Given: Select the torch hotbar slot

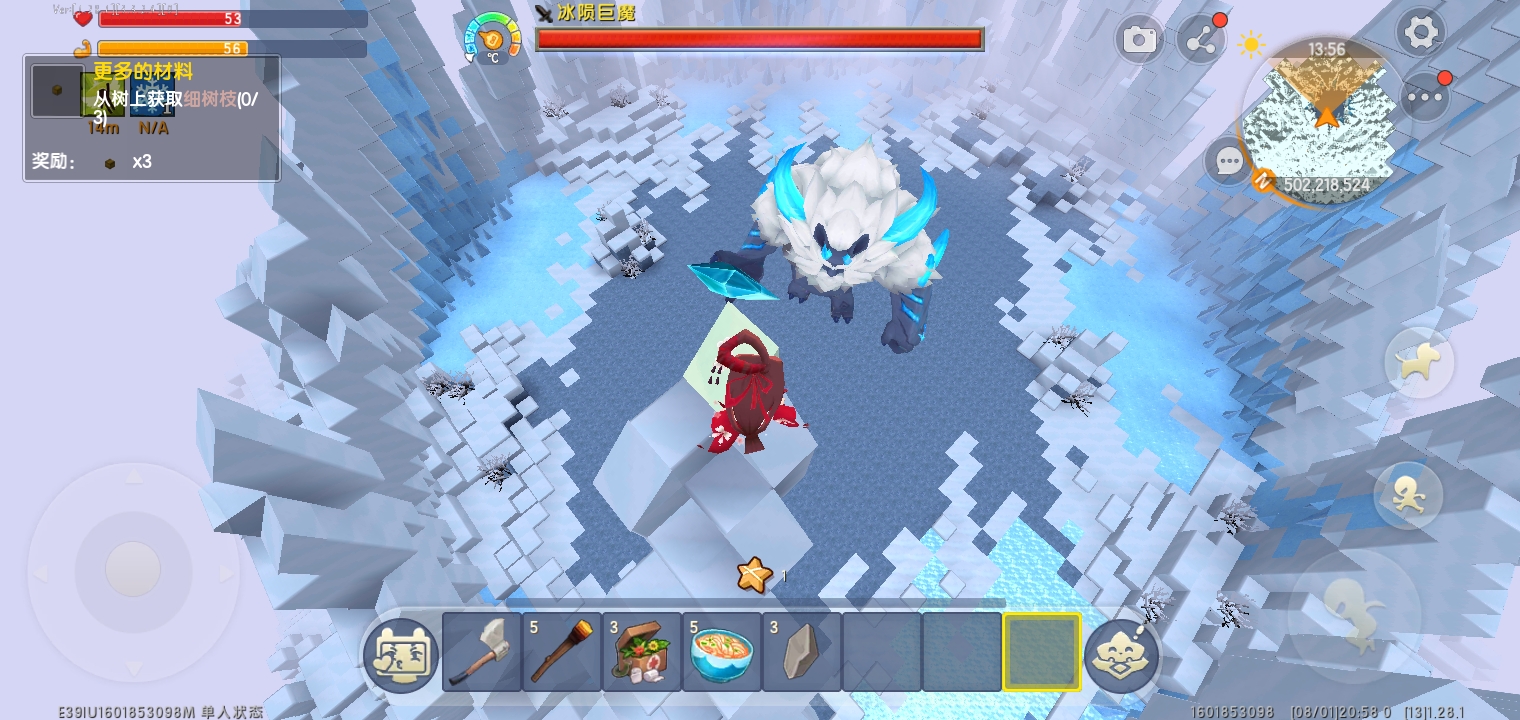Looking at the screenshot, I should pos(562,652).
